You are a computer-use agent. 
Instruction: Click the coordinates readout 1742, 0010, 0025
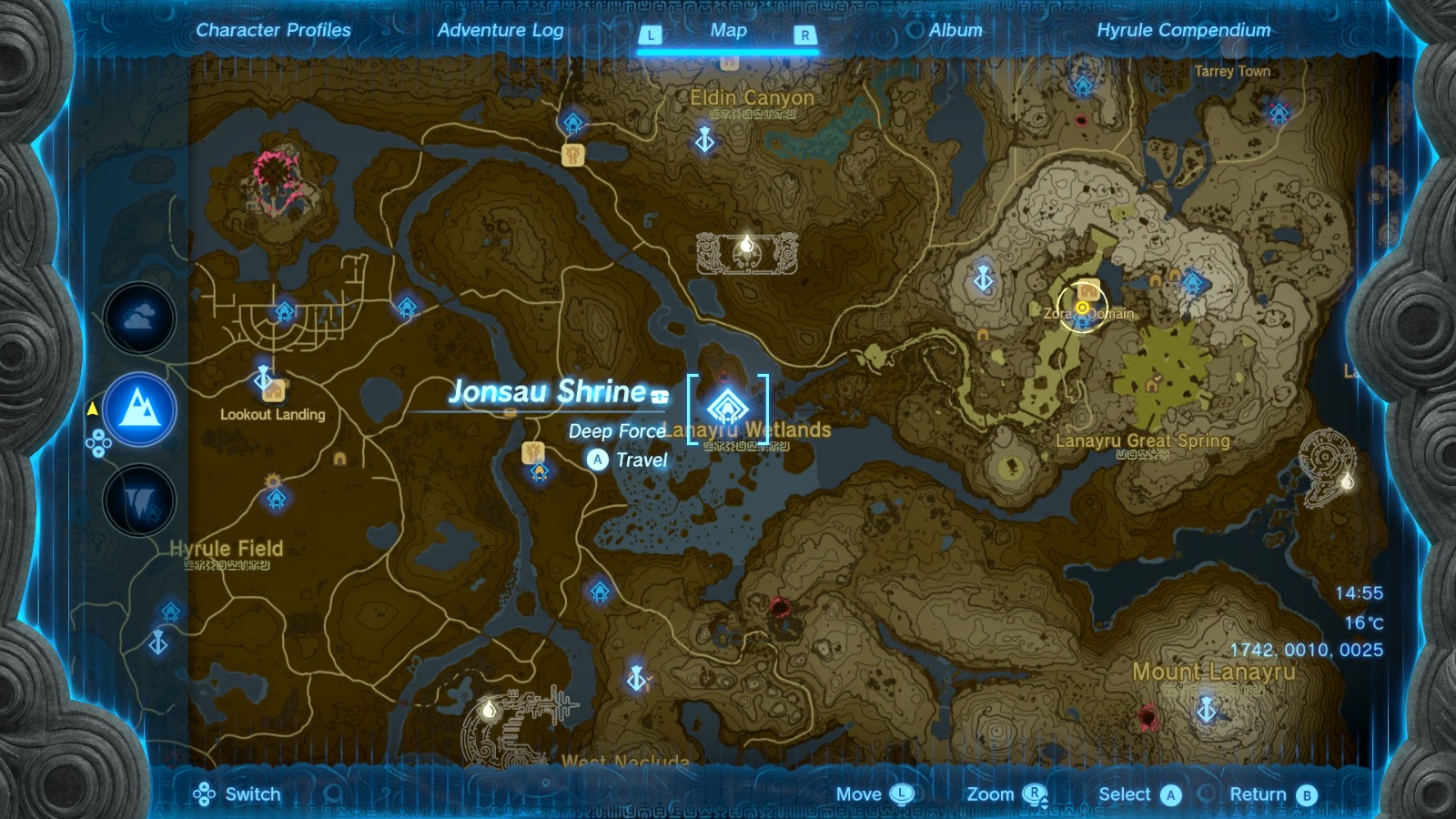pyautogui.click(x=1307, y=650)
